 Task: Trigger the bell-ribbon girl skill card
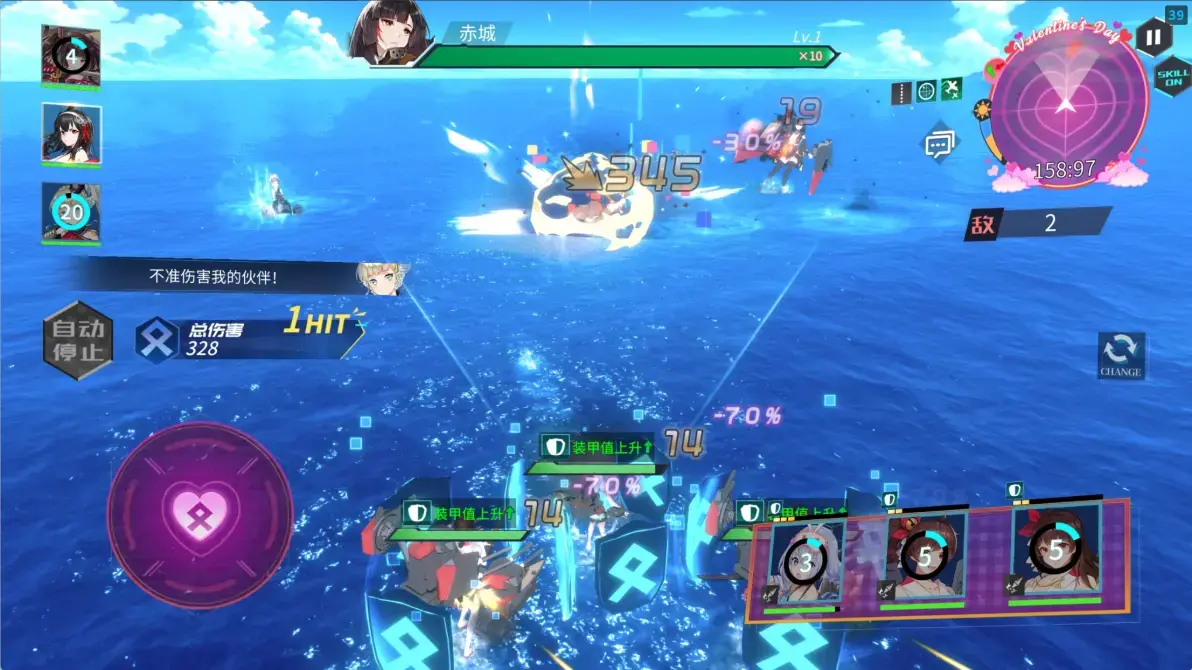coord(925,556)
